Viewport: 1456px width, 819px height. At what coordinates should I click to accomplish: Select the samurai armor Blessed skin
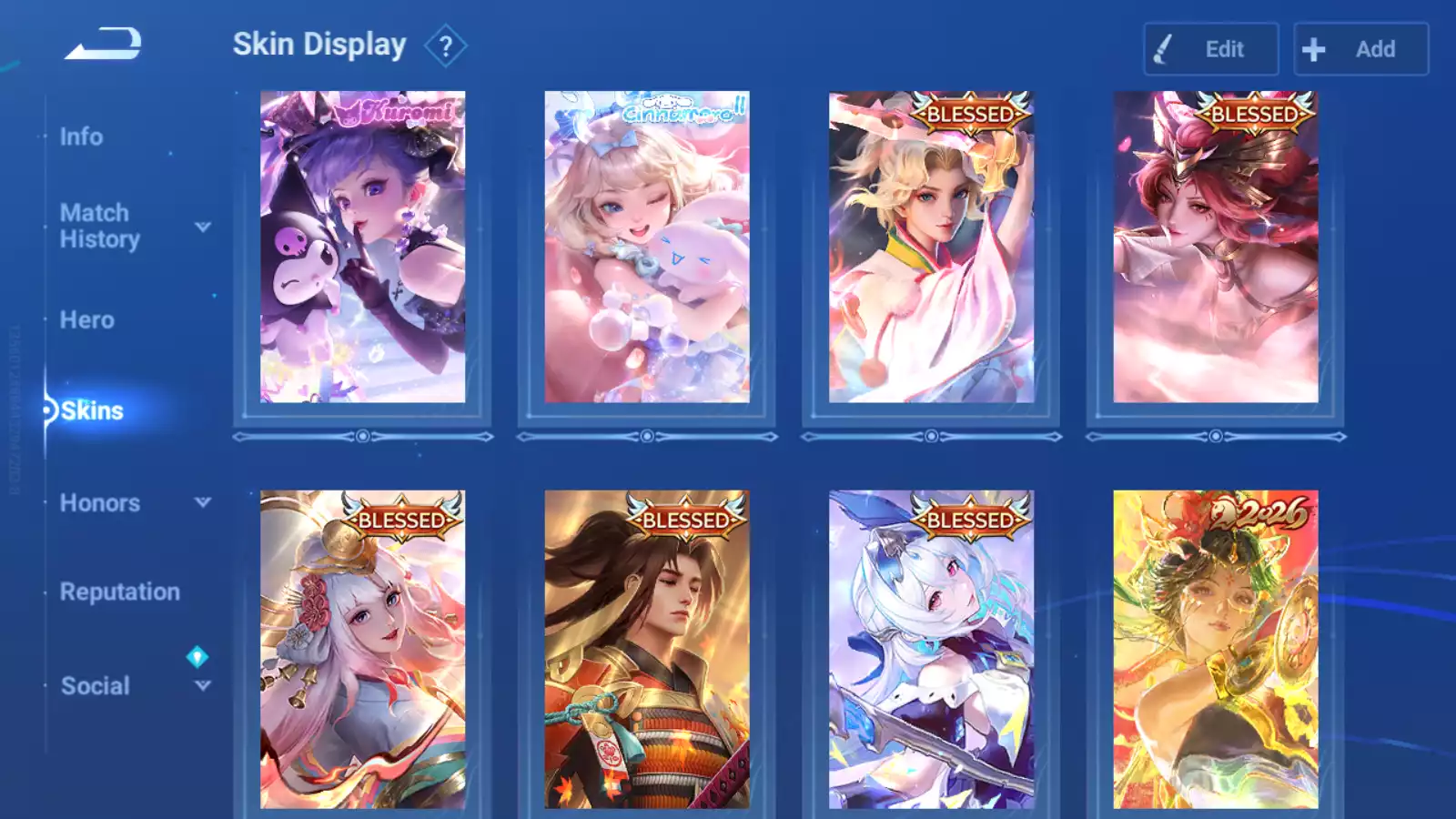(x=647, y=649)
